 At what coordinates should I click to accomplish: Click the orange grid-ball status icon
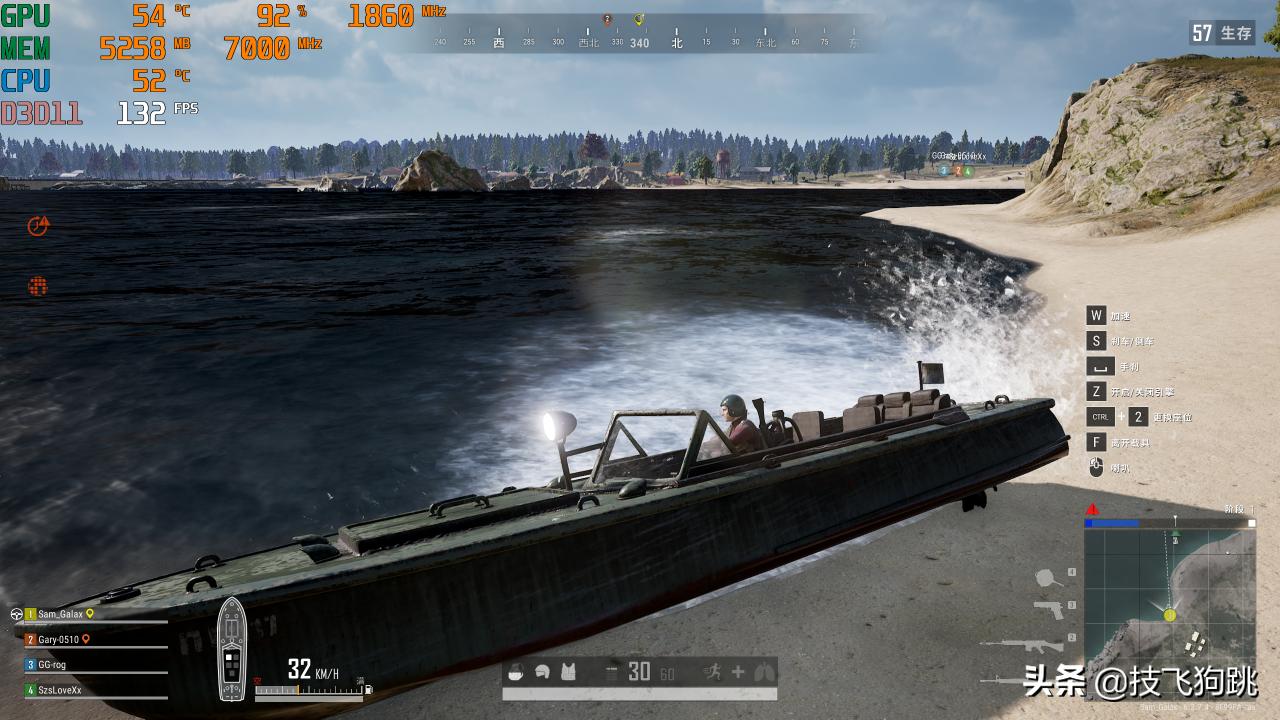[38, 287]
